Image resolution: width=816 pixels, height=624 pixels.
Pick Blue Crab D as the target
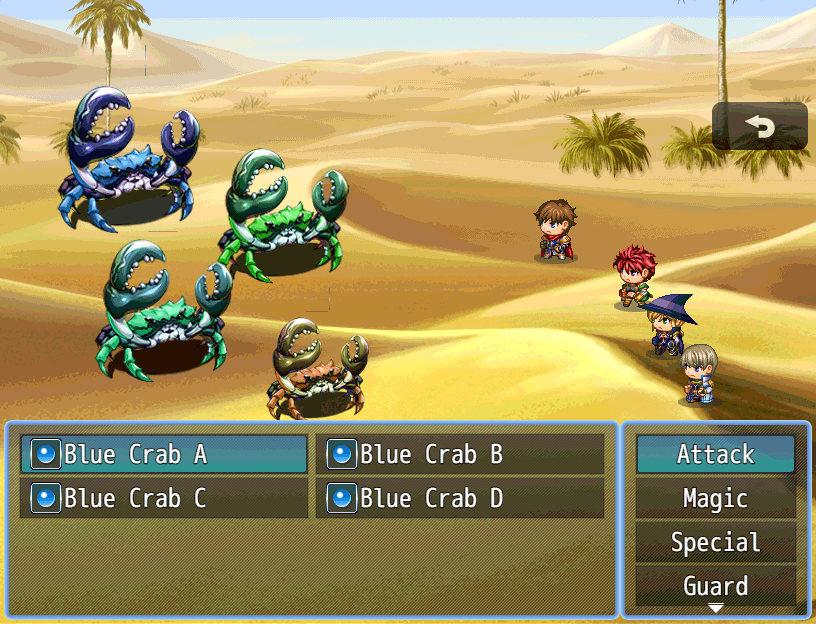click(460, 498)
